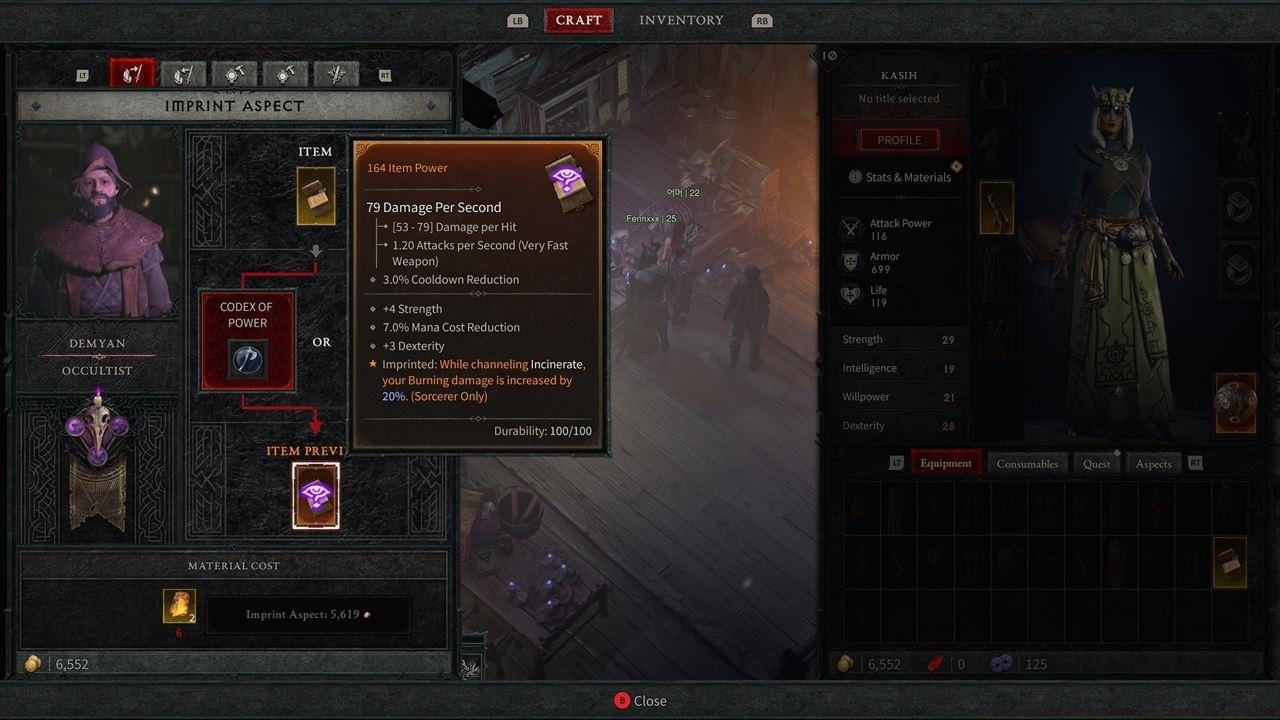Select the first hammer crafting icon
Viewport: 1280px width, 720px height.
click(x=234, y=73)
